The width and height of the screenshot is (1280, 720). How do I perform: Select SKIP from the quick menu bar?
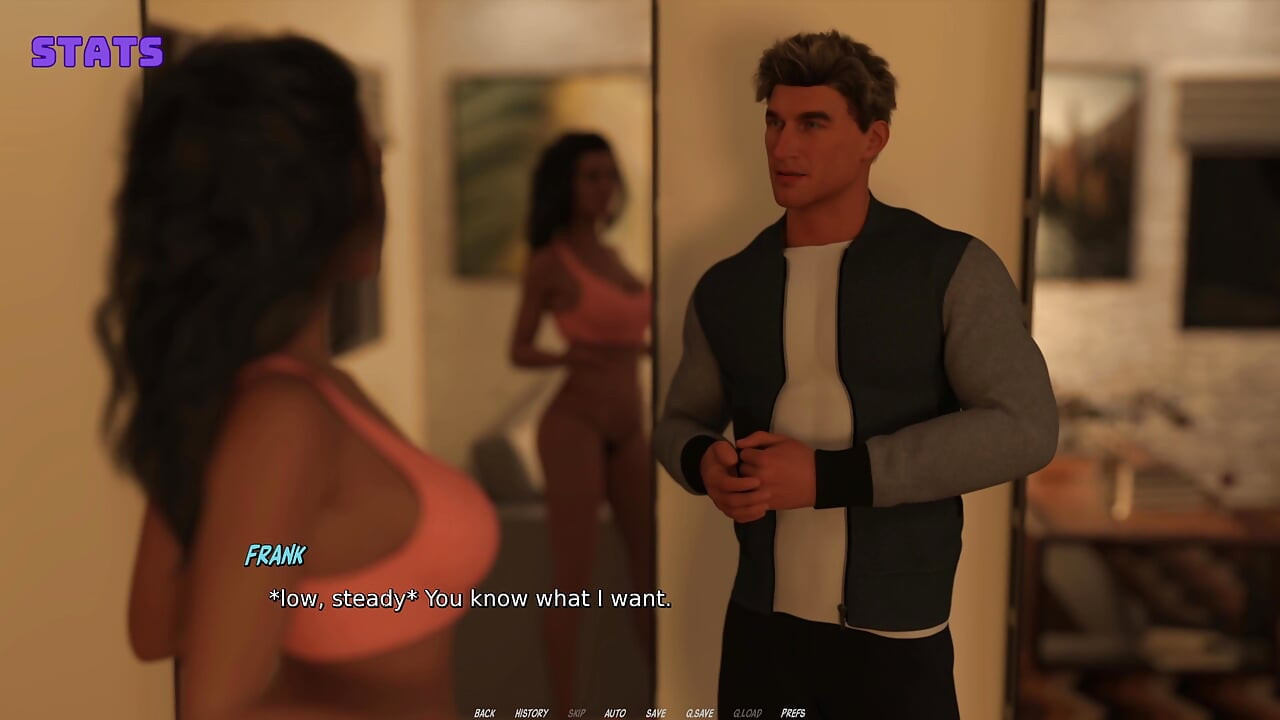[575, 712]
